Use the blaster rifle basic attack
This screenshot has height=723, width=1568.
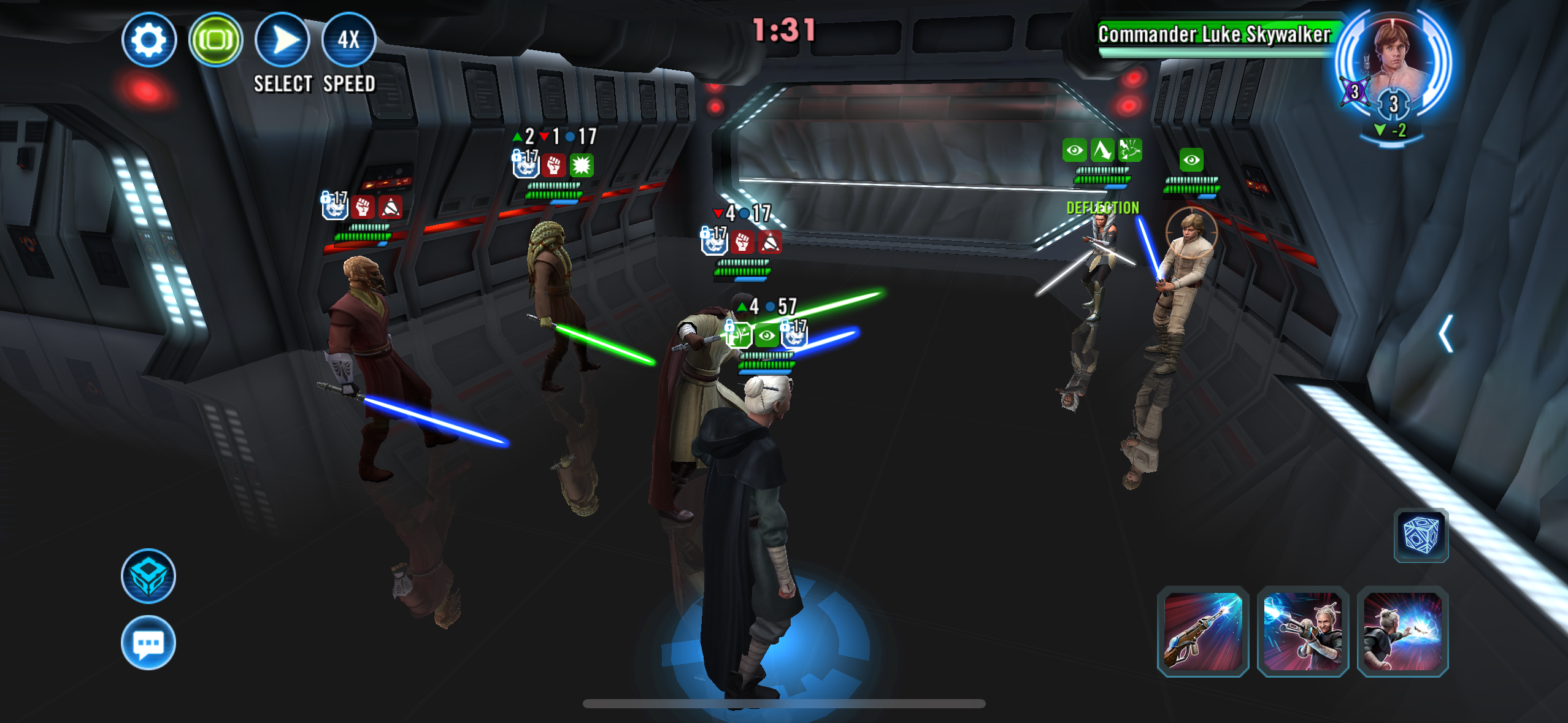[x=1202, y=631]
